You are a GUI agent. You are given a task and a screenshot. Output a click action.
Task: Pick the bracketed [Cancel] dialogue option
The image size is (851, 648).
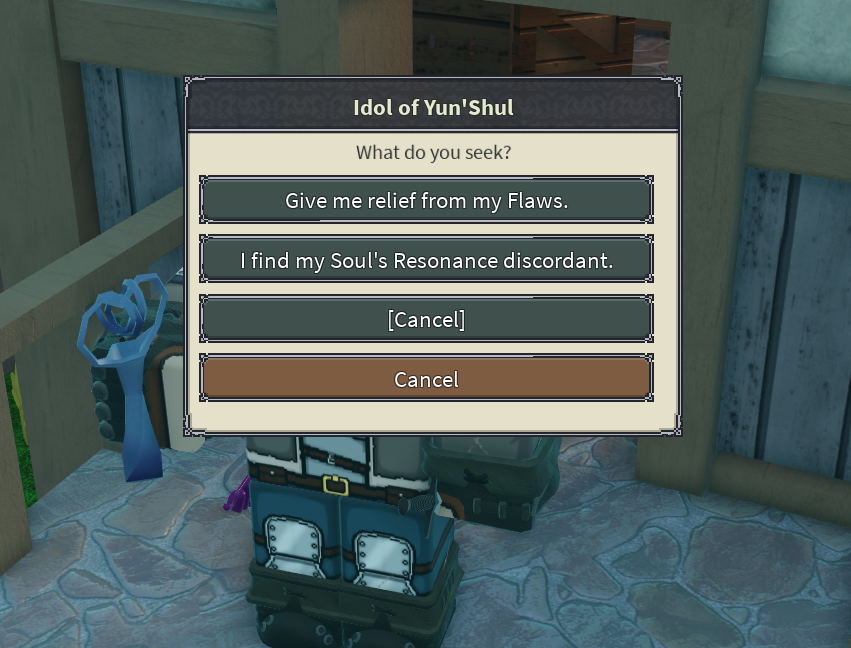coord(426,319)
